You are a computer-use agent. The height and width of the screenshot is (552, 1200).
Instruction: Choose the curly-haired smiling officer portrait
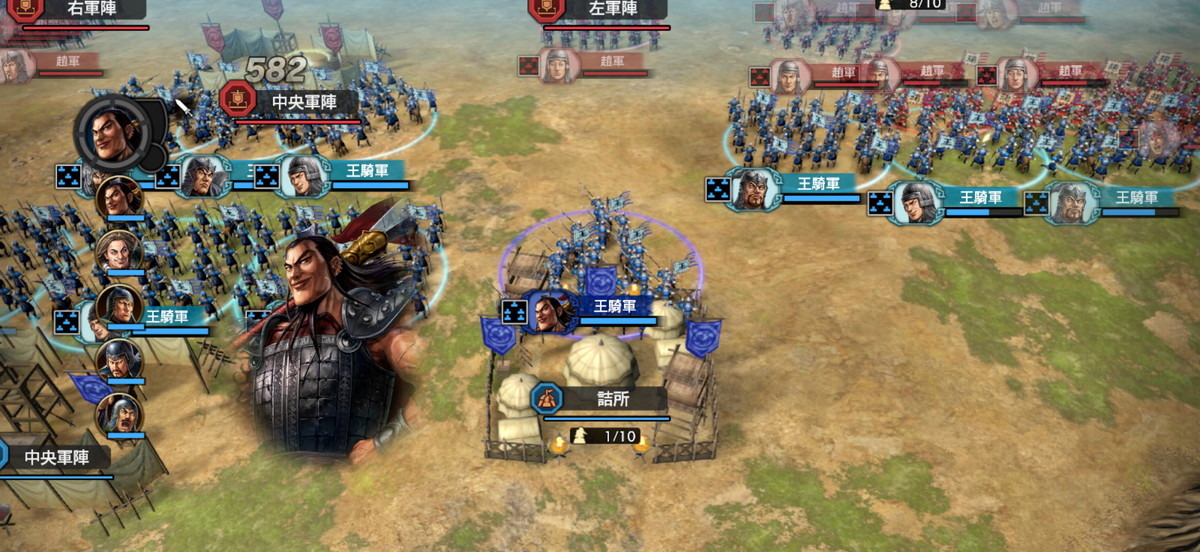[x=119, y=251]
